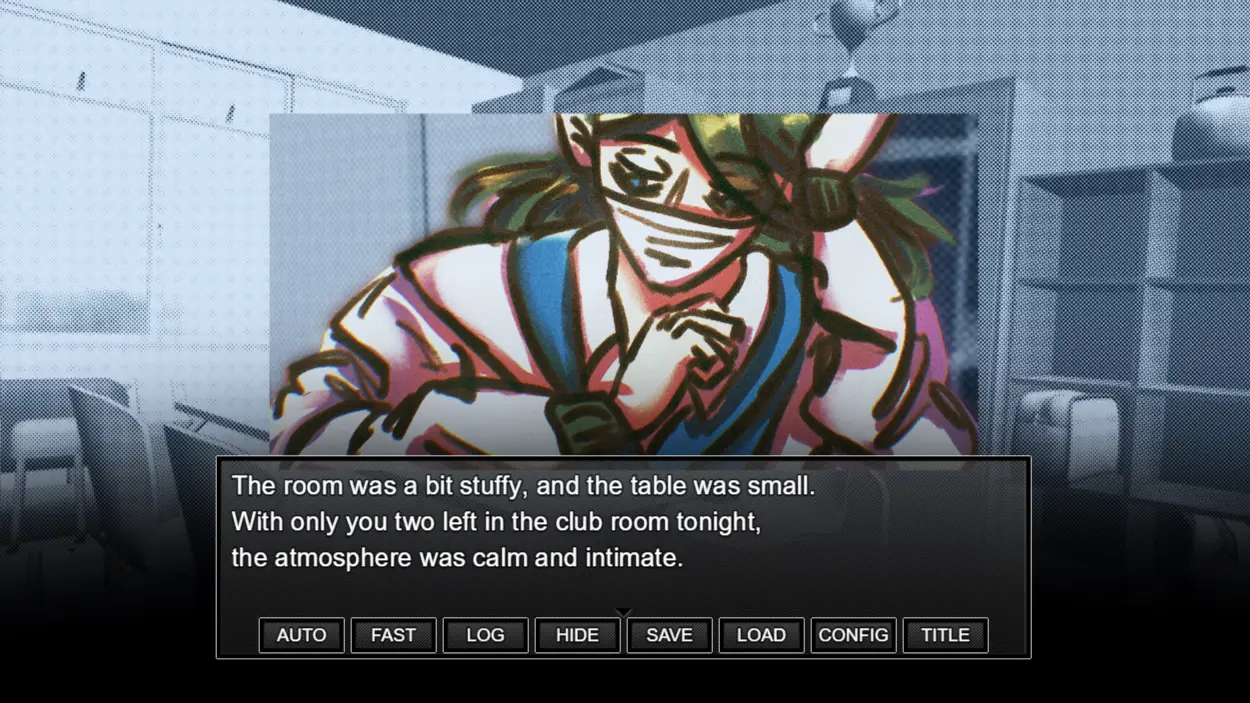The height and width of the screenshot is (703, 1250).
Task: Open the CONFIG settings
Action: [853, 635]
